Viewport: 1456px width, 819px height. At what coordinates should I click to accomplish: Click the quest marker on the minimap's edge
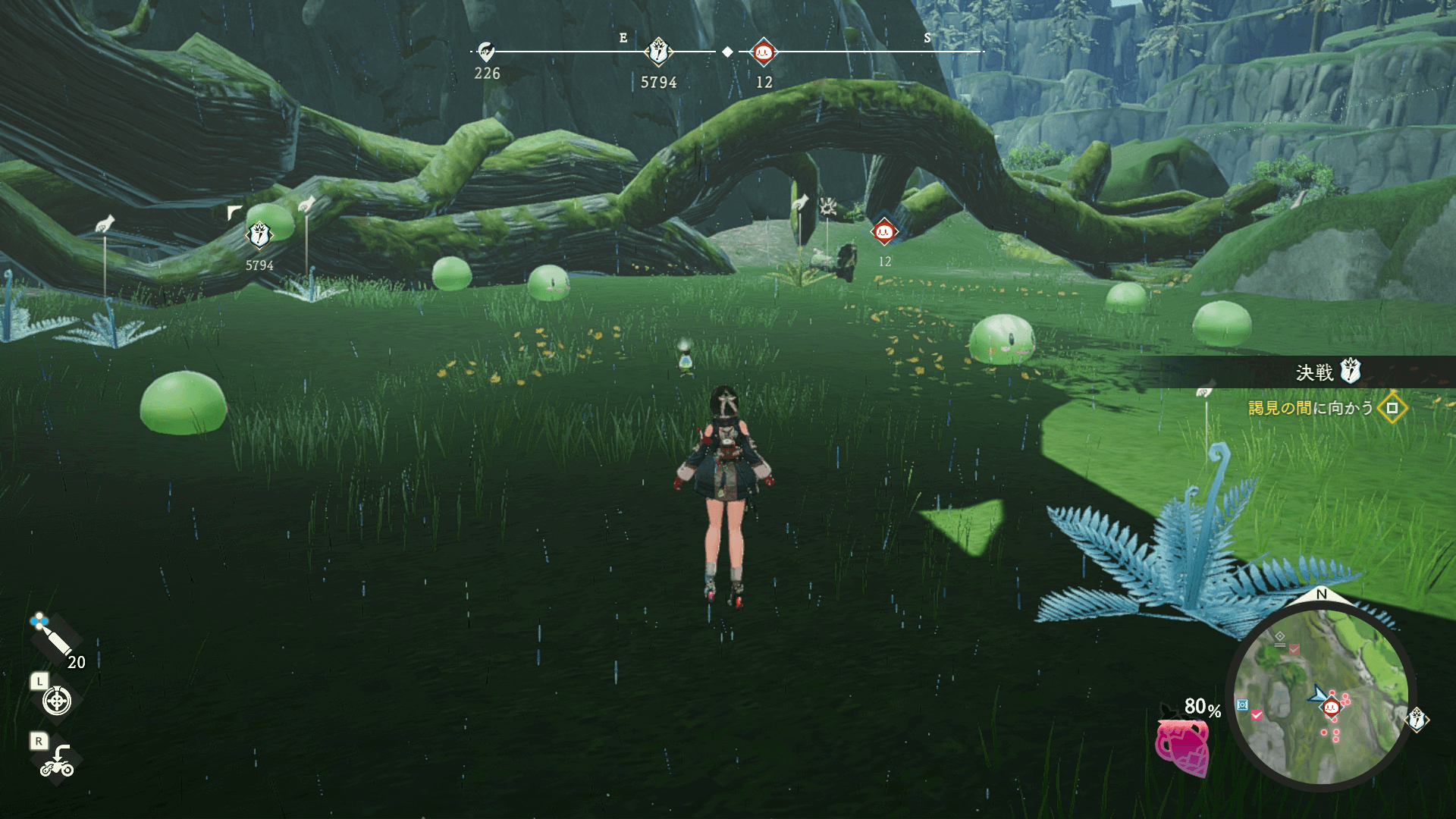coord(1417,718)
